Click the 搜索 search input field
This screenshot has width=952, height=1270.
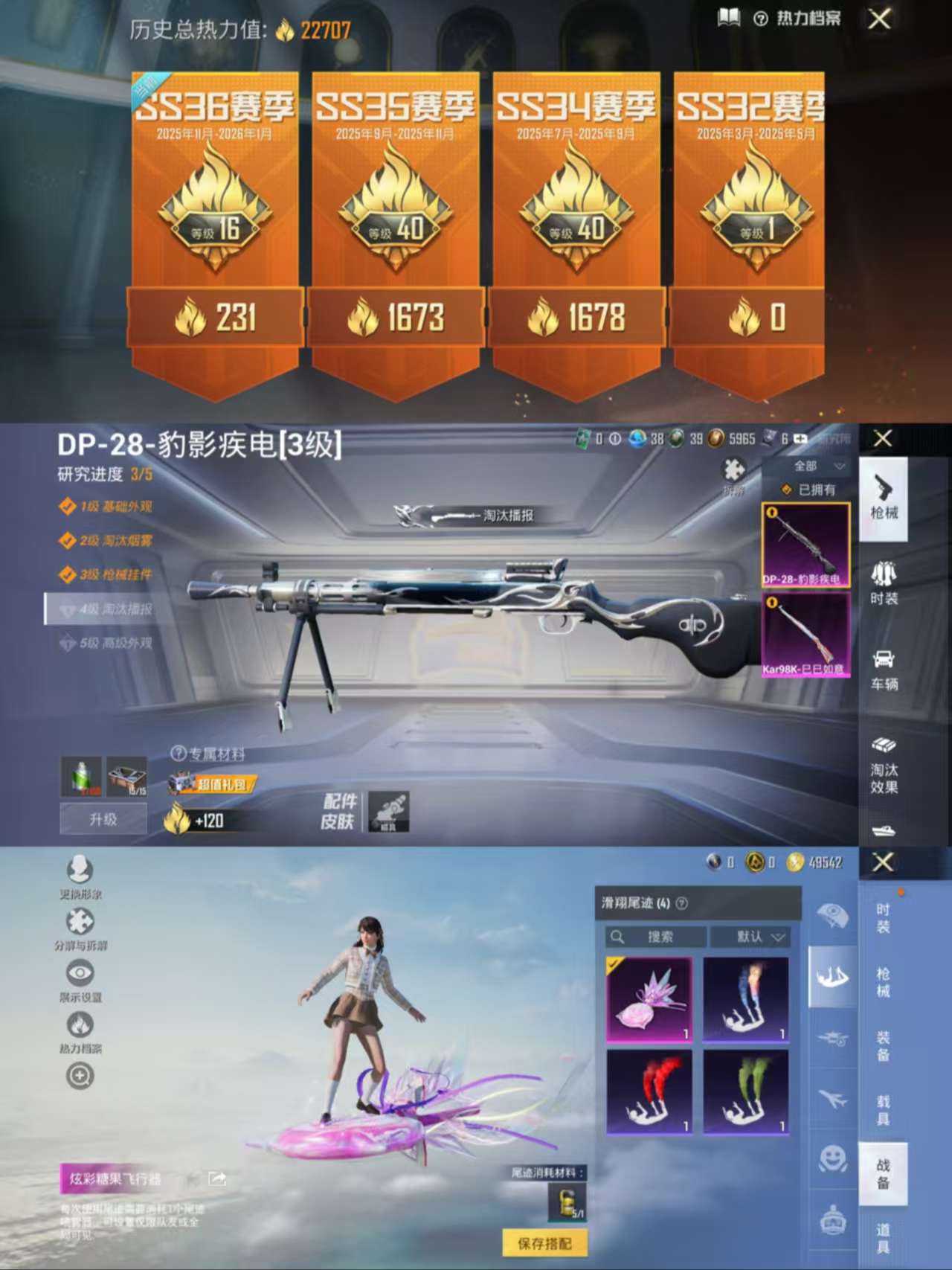click(658, 937)
